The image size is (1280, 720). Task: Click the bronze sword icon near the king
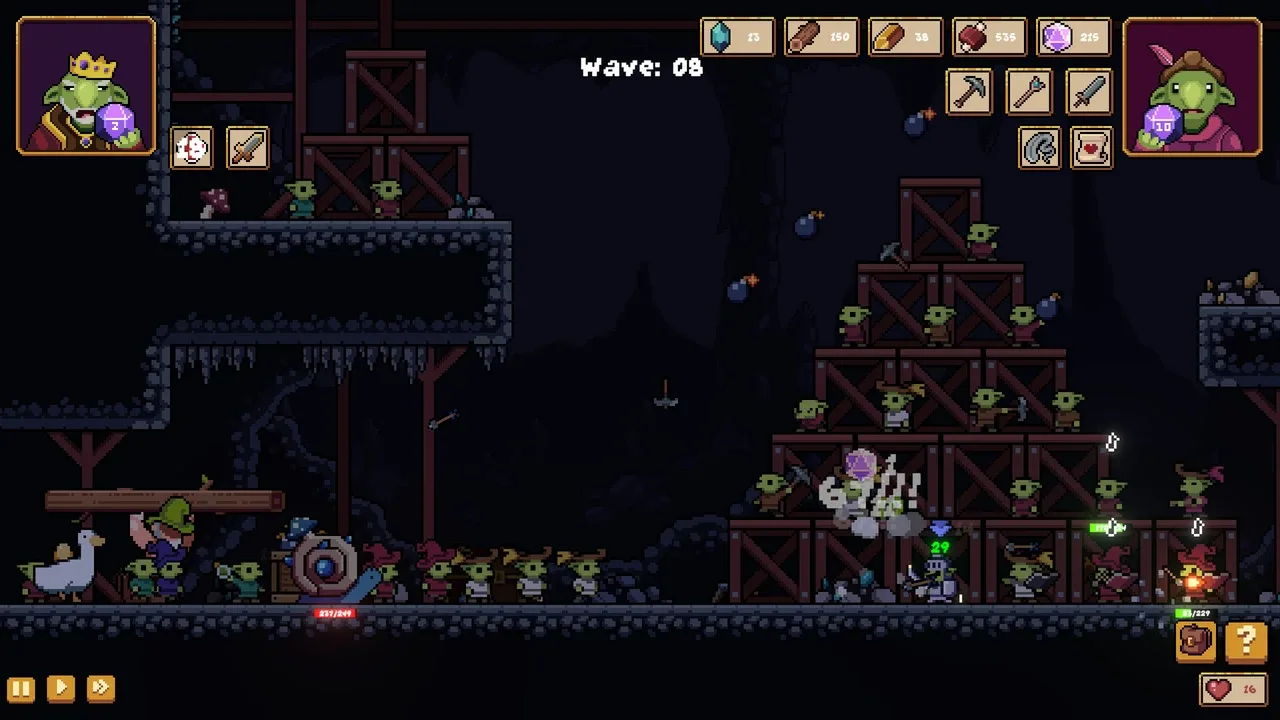[x=247, y=148]
